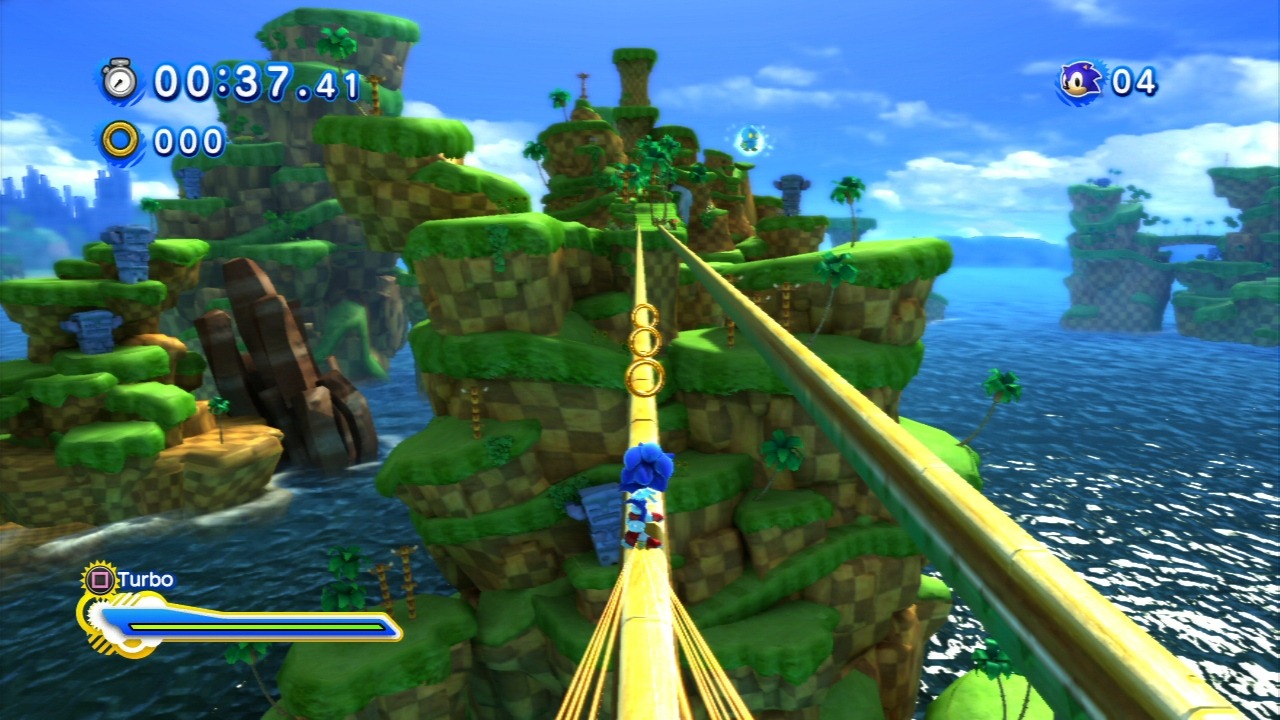Click the stopwatch icon beside the timer
Image resolution: width=1280 pixels, height=720 pixels.
pos(121,79)
